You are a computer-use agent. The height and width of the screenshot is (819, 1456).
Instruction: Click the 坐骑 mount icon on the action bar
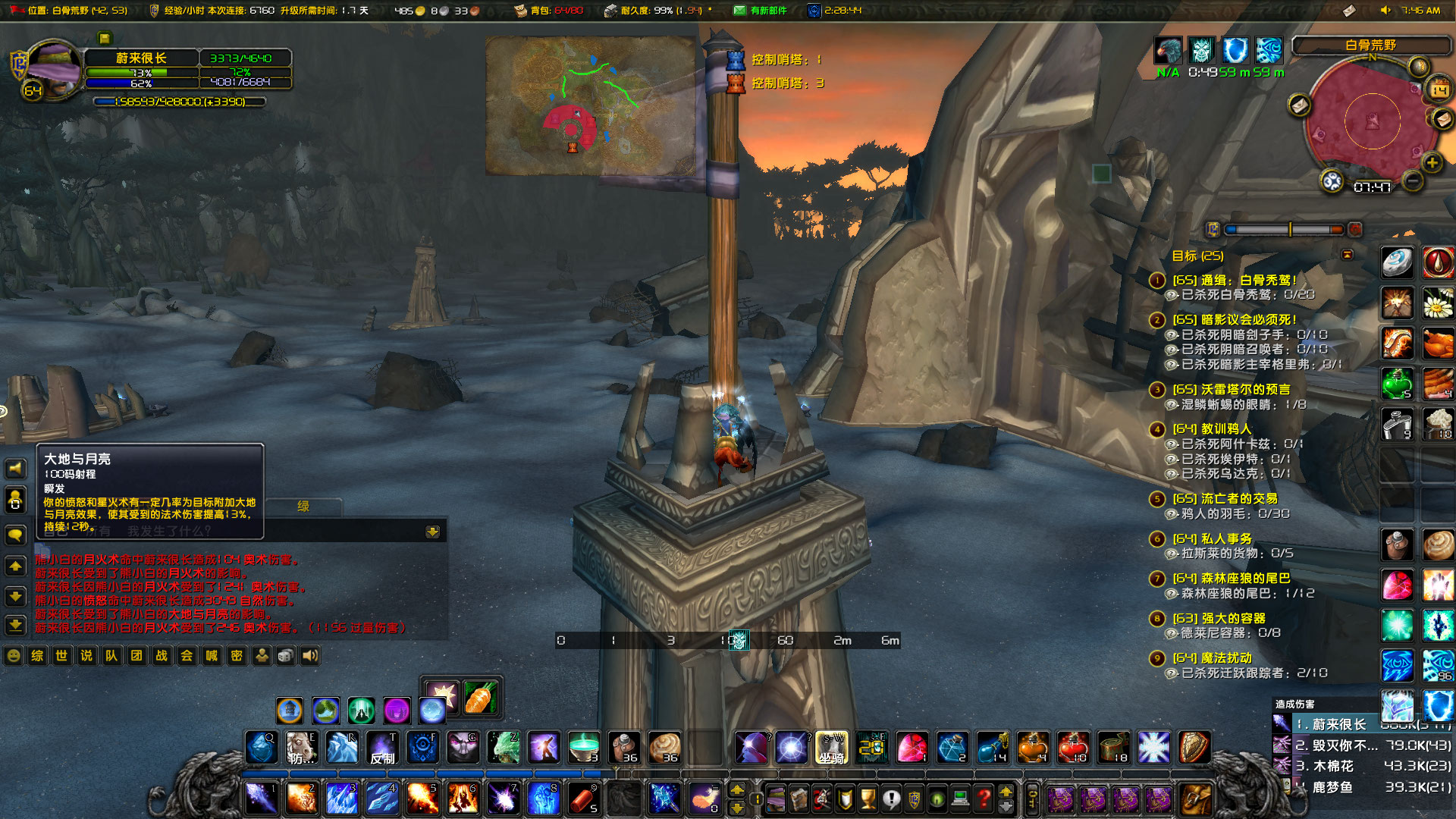[831, 747]
